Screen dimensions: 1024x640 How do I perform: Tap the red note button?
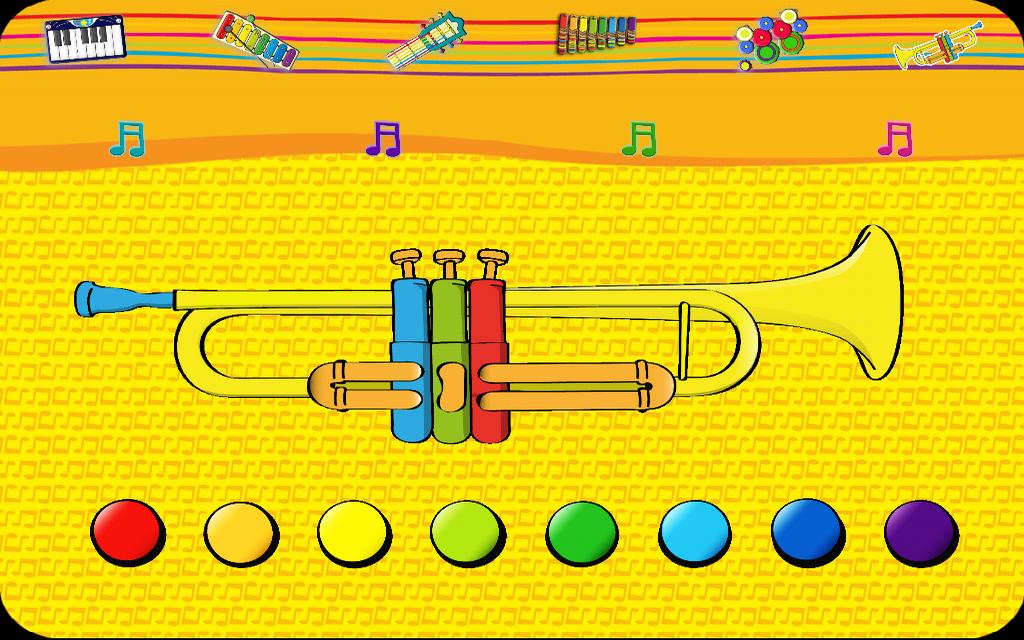(x=127, y=530)
